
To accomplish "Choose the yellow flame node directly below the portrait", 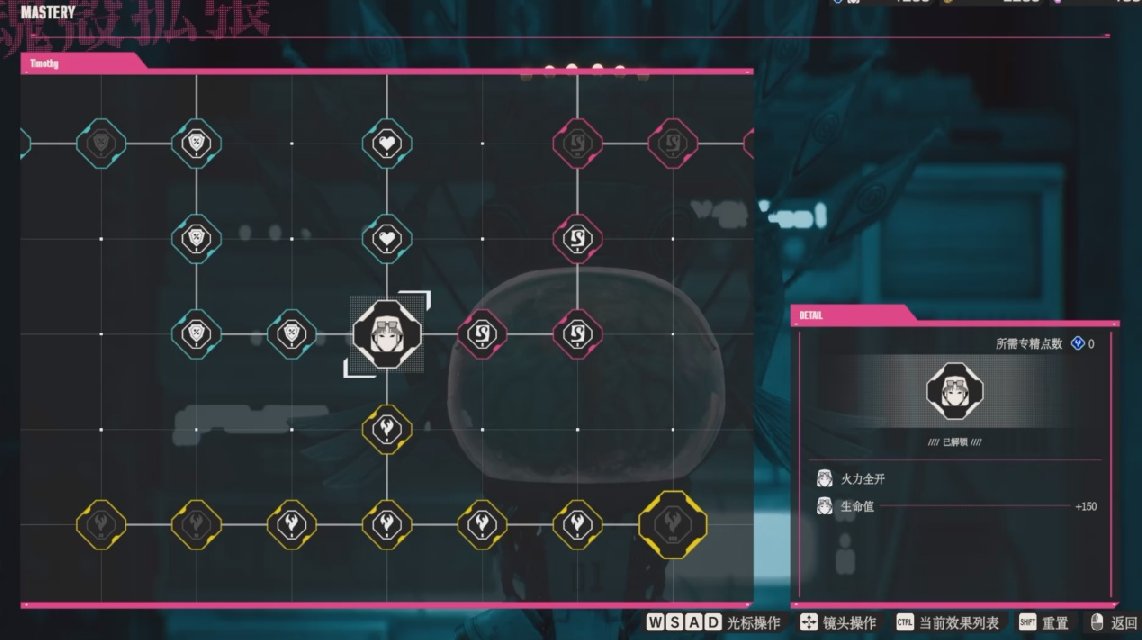I will pyautogui.click(x=387, y=429).
